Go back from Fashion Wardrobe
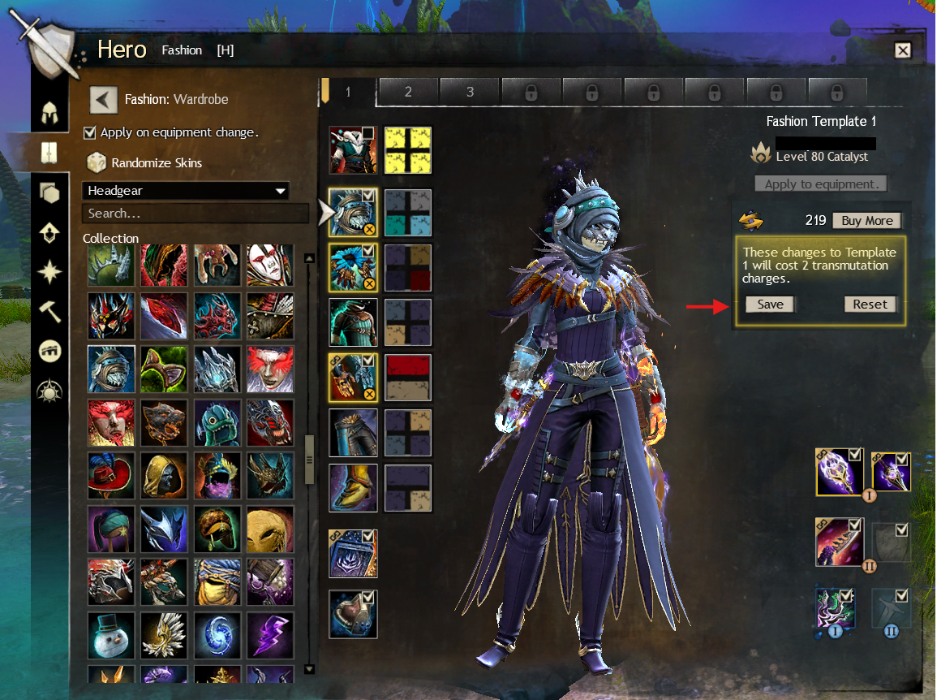Screen dimensions: 936x700 click(x=104, y=99)
